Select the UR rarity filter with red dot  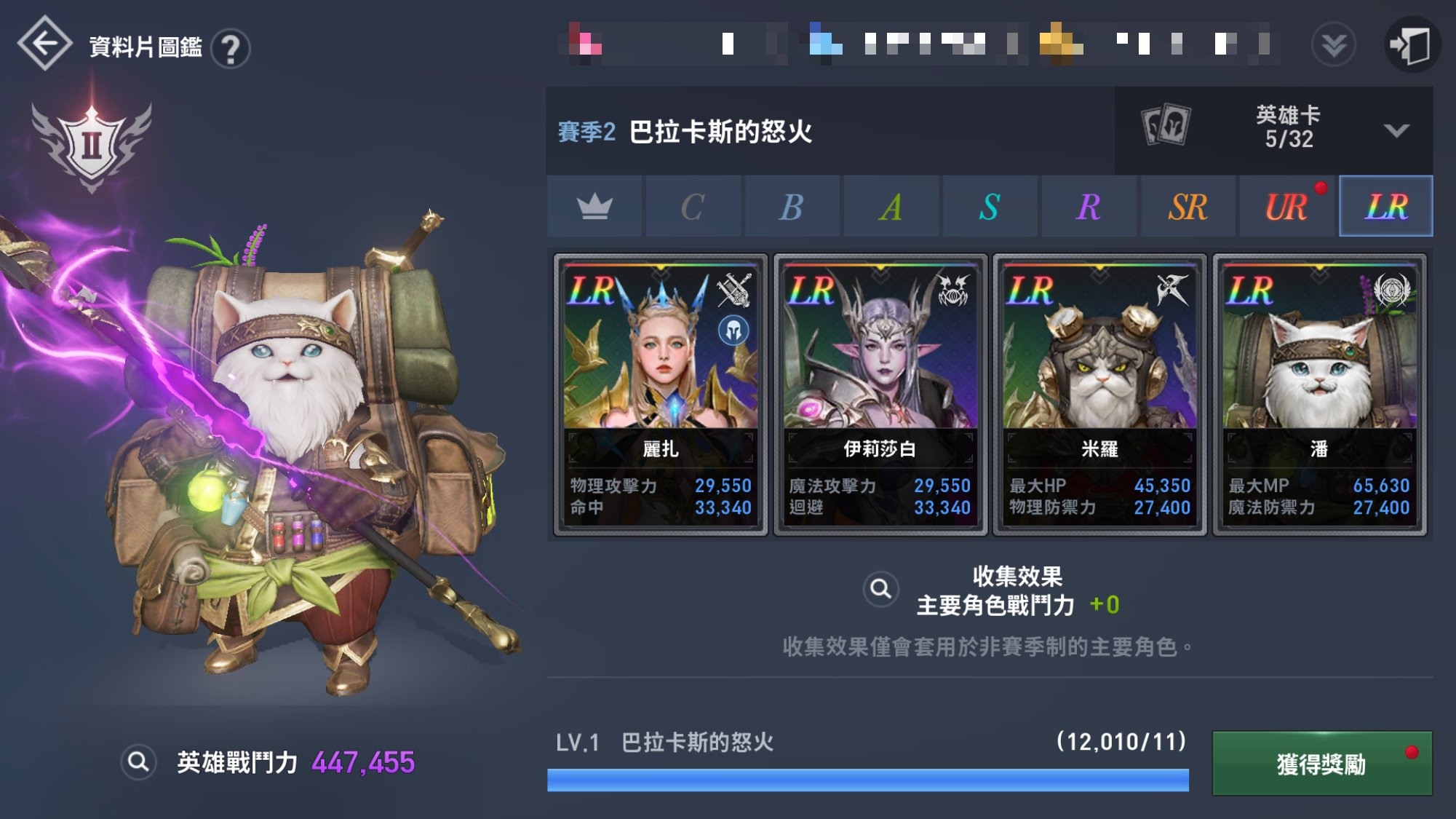(1286, 206)
